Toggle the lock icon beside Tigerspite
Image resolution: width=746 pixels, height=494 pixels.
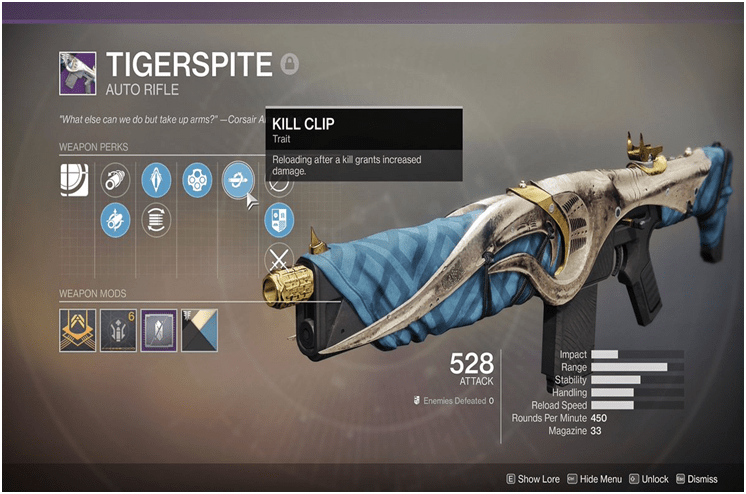pyautogui.click(x=289, y=61)
